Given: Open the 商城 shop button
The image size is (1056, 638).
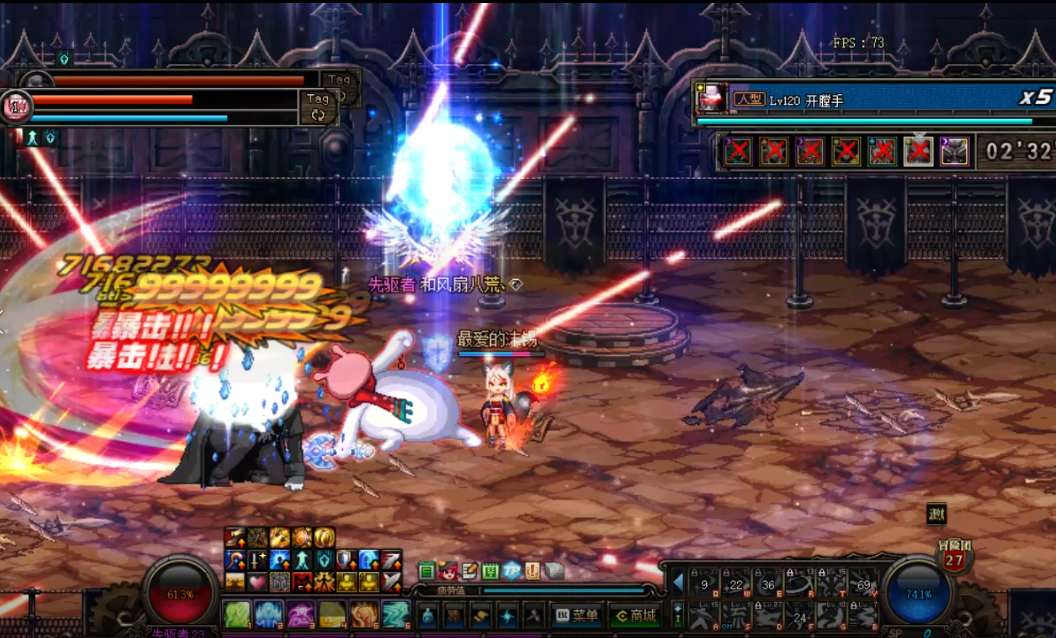Looking at the screenshot, I should coord(634,615).
